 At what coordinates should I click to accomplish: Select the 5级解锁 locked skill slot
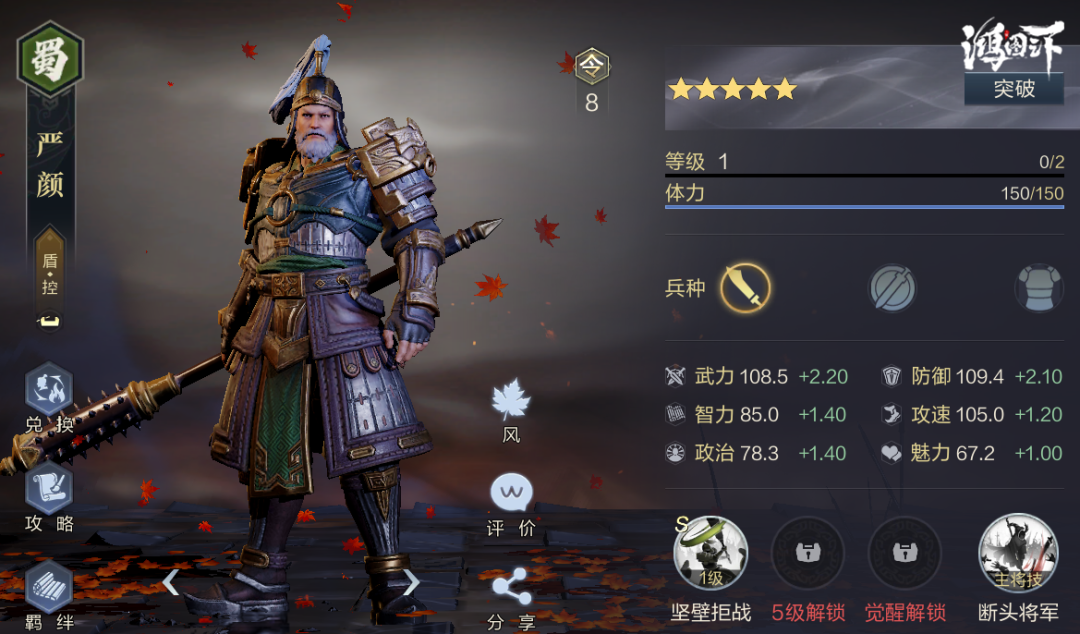(807, 555)
